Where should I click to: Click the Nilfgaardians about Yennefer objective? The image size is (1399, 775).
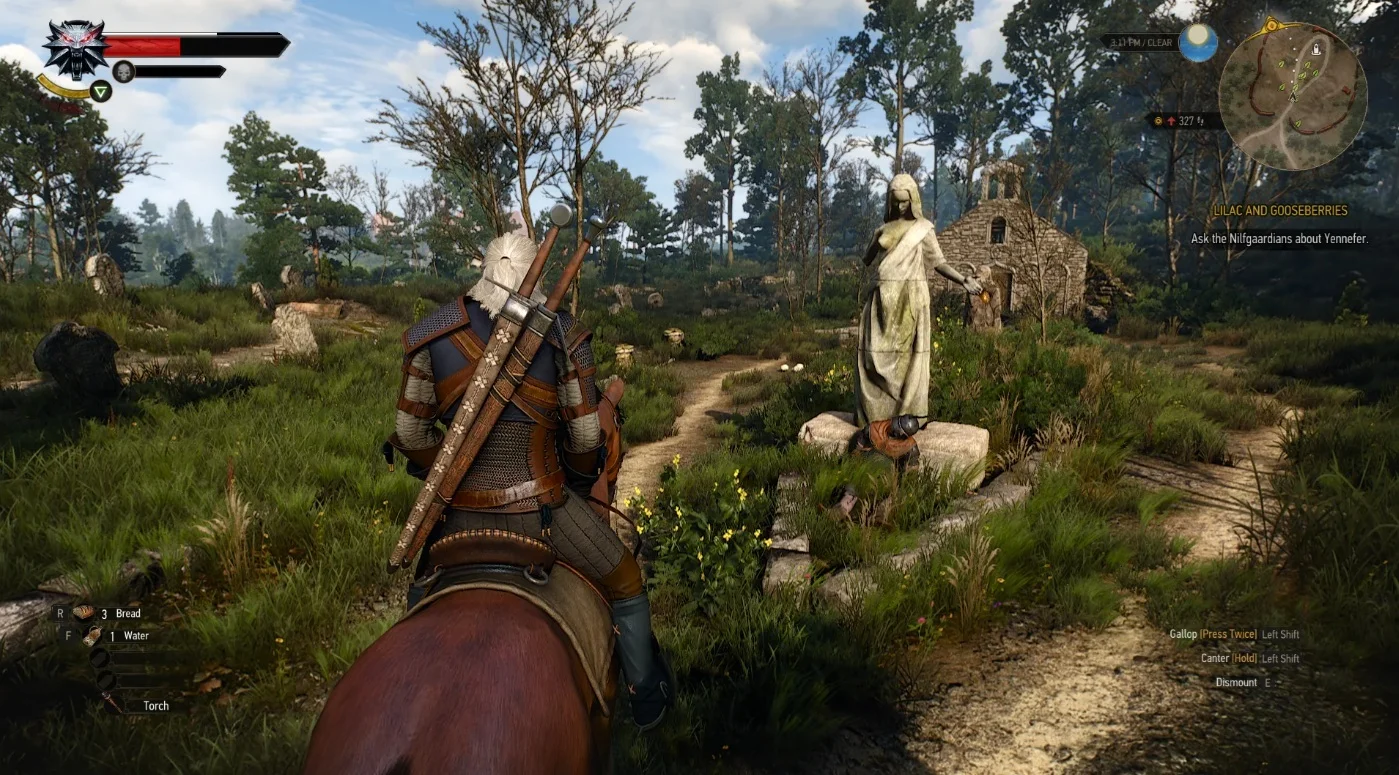(x=1279, y=239)
